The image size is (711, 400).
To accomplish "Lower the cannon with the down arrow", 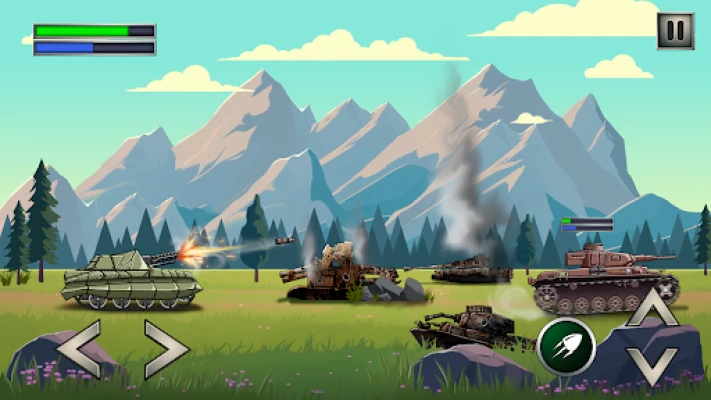I will [x=651, y=366].
